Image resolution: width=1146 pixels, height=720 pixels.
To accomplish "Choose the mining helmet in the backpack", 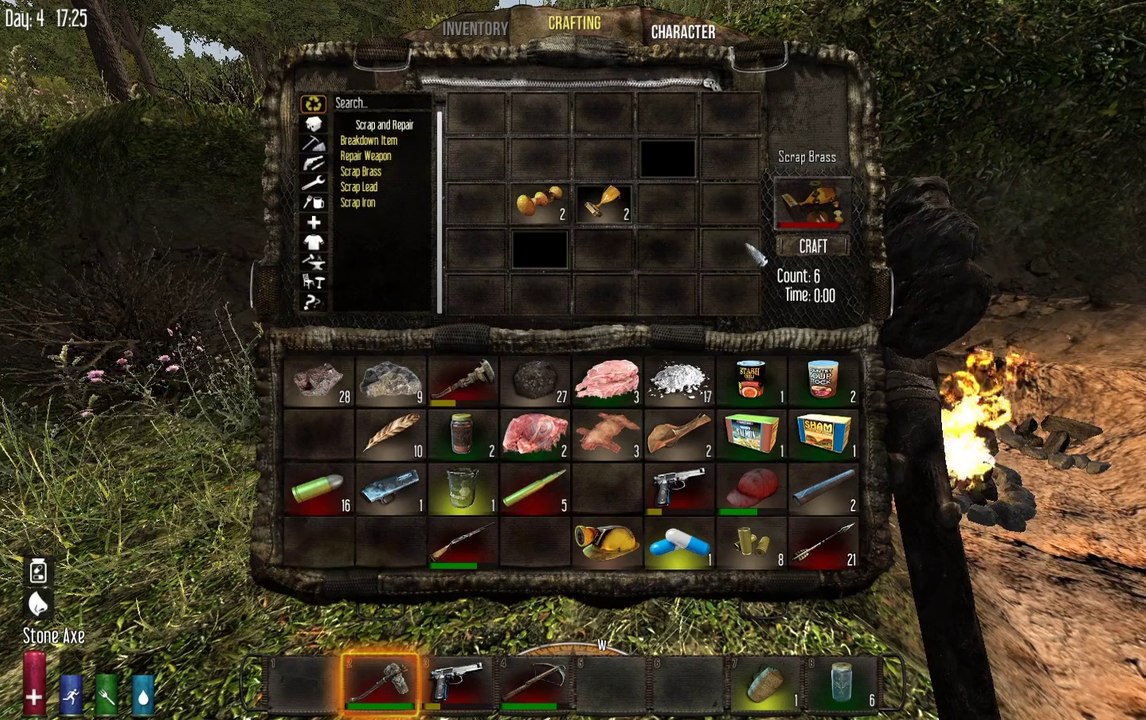I will click(607, 542).
